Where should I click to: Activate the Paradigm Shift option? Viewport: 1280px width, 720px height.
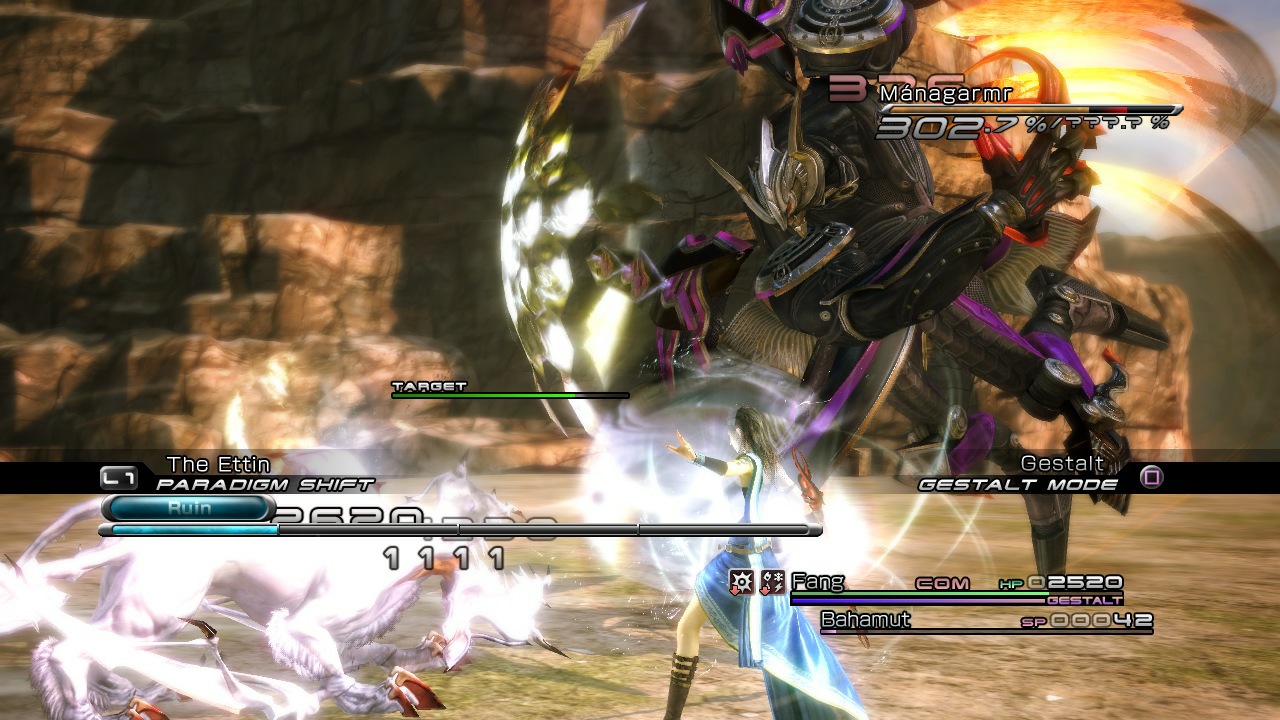point(263,483)
